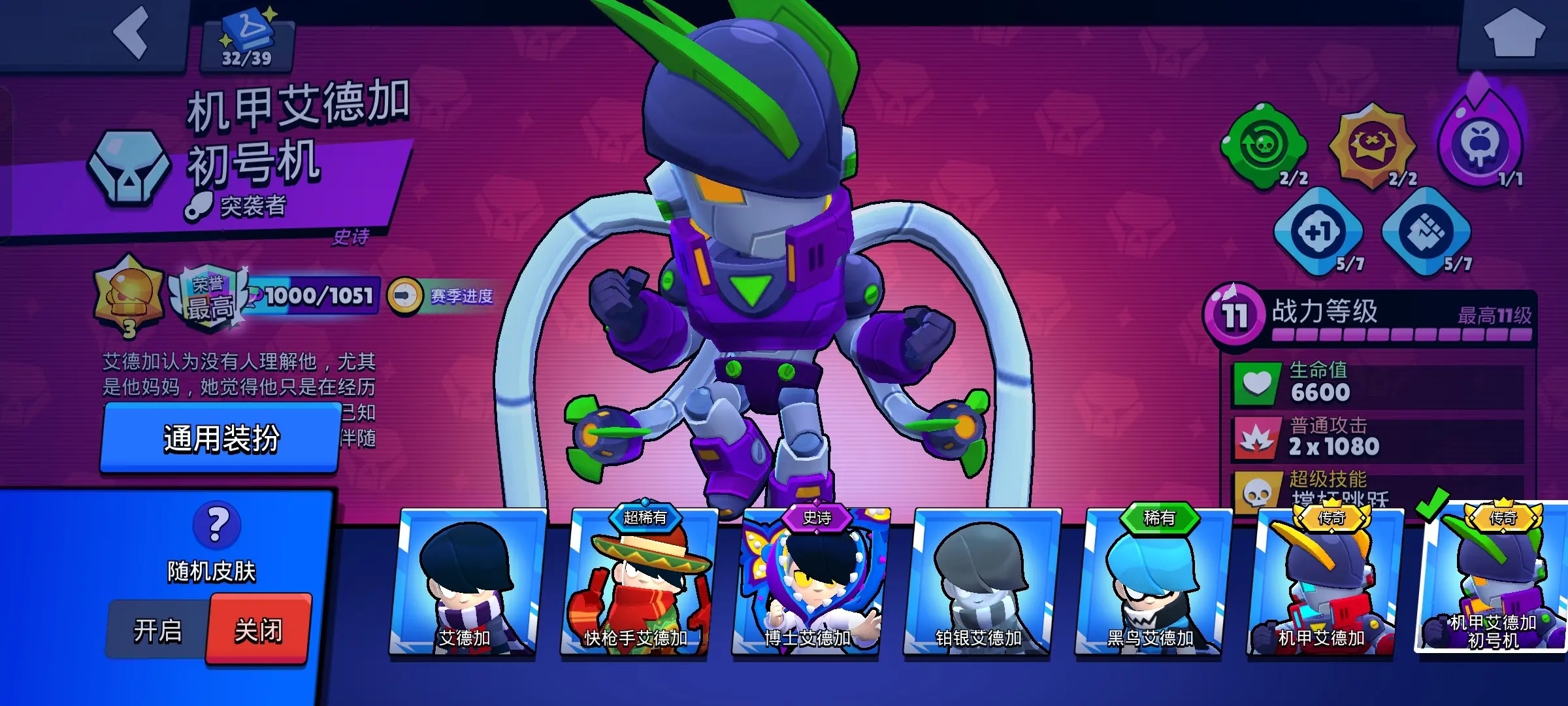Turn random skin on with 开启

coord(157,631)
